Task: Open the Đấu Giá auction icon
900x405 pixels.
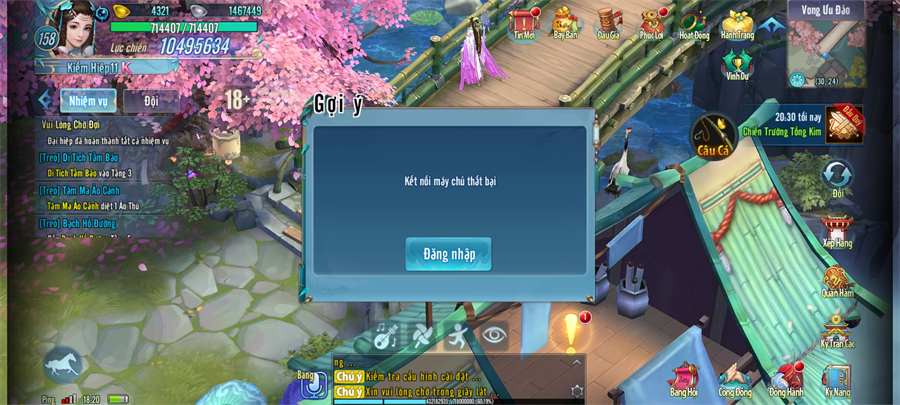Action: tap(608, 22)
